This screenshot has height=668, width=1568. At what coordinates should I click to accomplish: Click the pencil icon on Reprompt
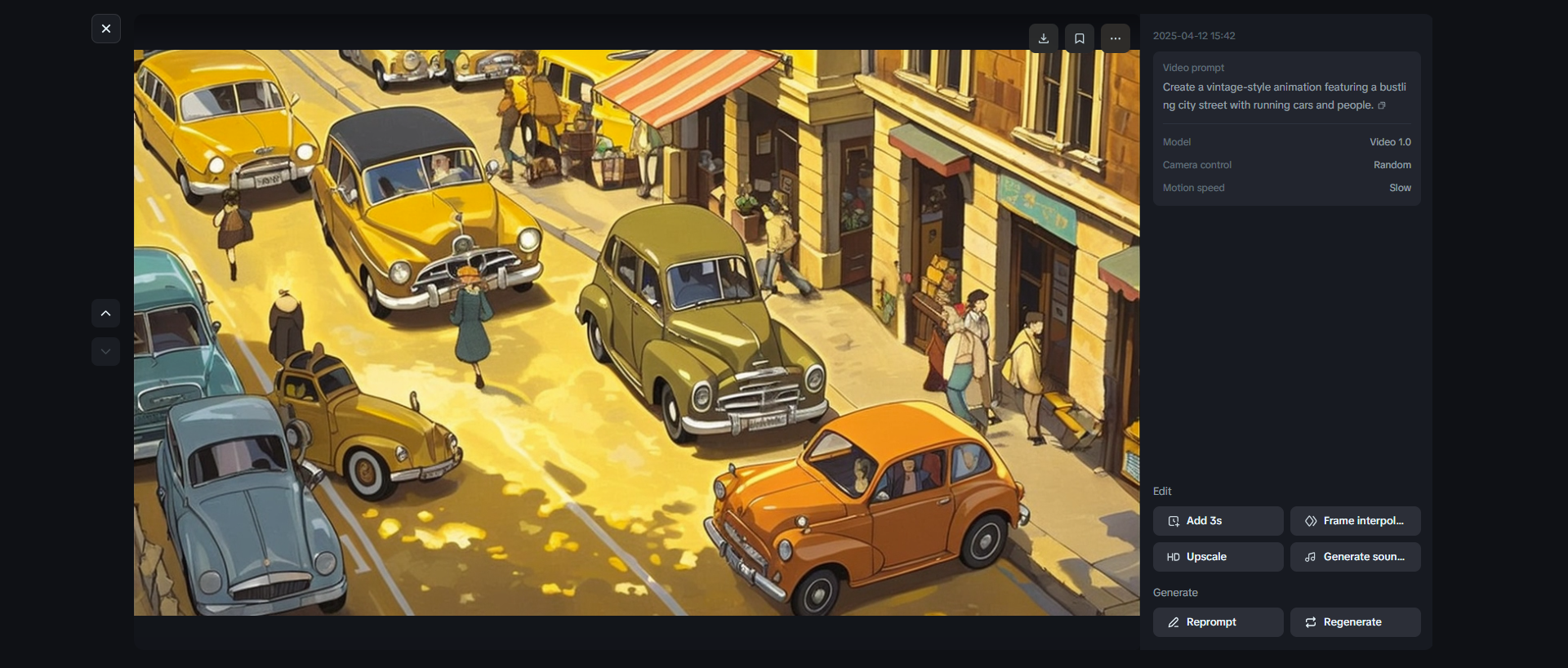pos(1172,621)
